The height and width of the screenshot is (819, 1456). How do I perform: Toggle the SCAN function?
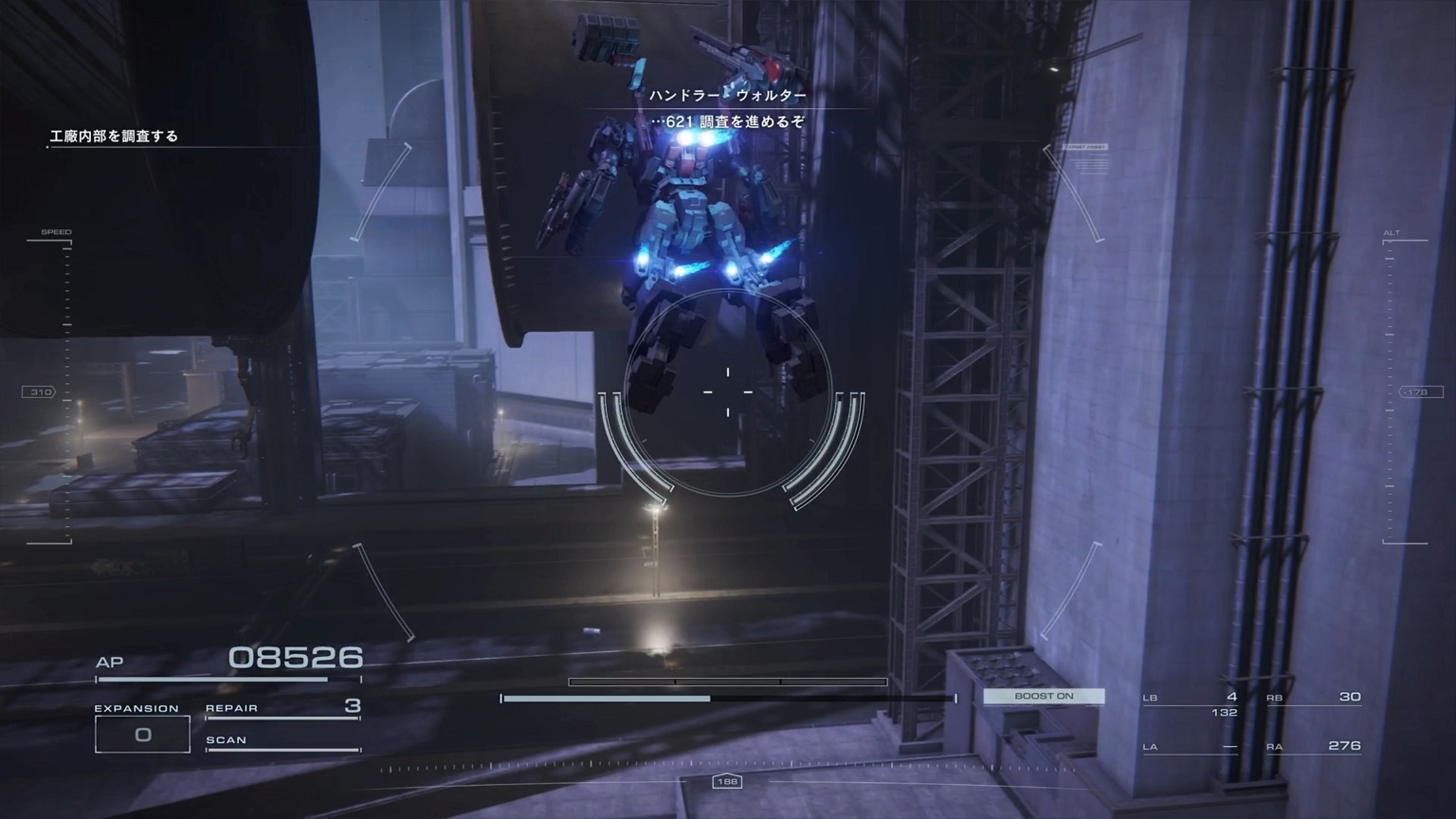[228, 739]
